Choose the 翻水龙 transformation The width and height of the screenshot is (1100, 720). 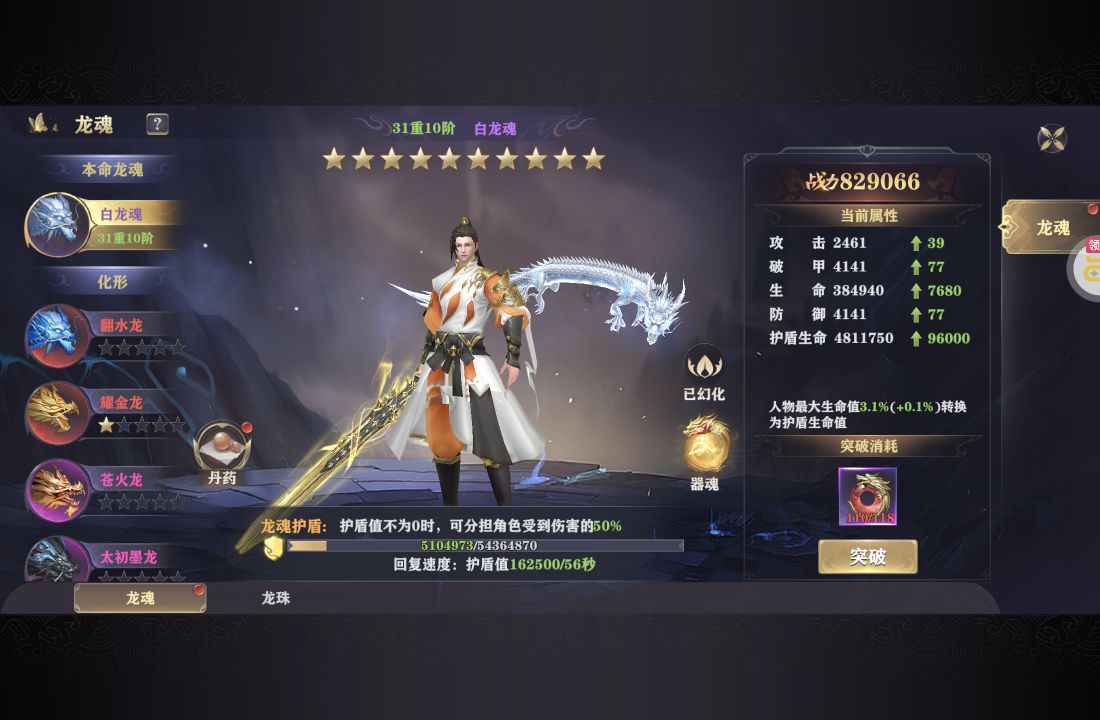(105, 335)
